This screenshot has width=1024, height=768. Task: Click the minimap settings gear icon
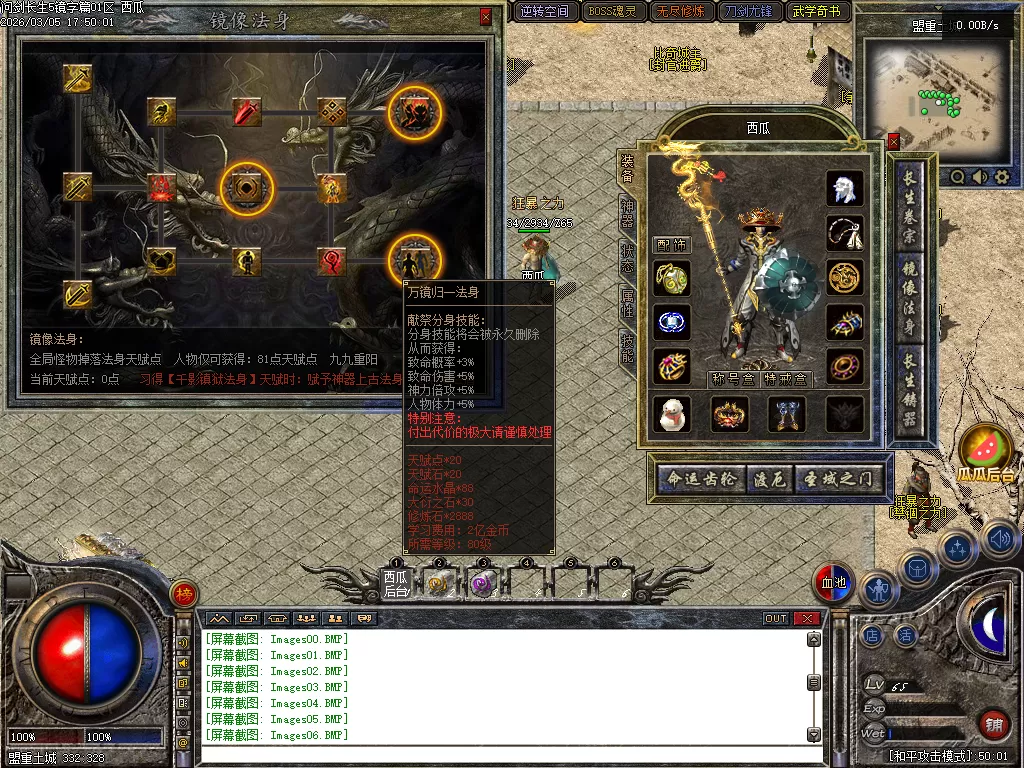1001,177
